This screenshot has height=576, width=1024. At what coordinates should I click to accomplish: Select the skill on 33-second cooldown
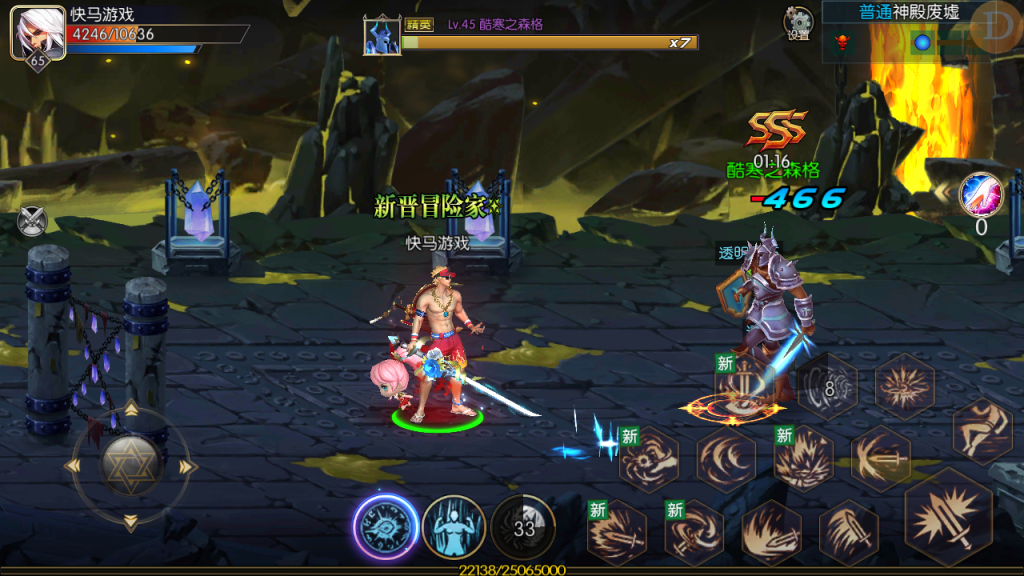click(524, 527)
